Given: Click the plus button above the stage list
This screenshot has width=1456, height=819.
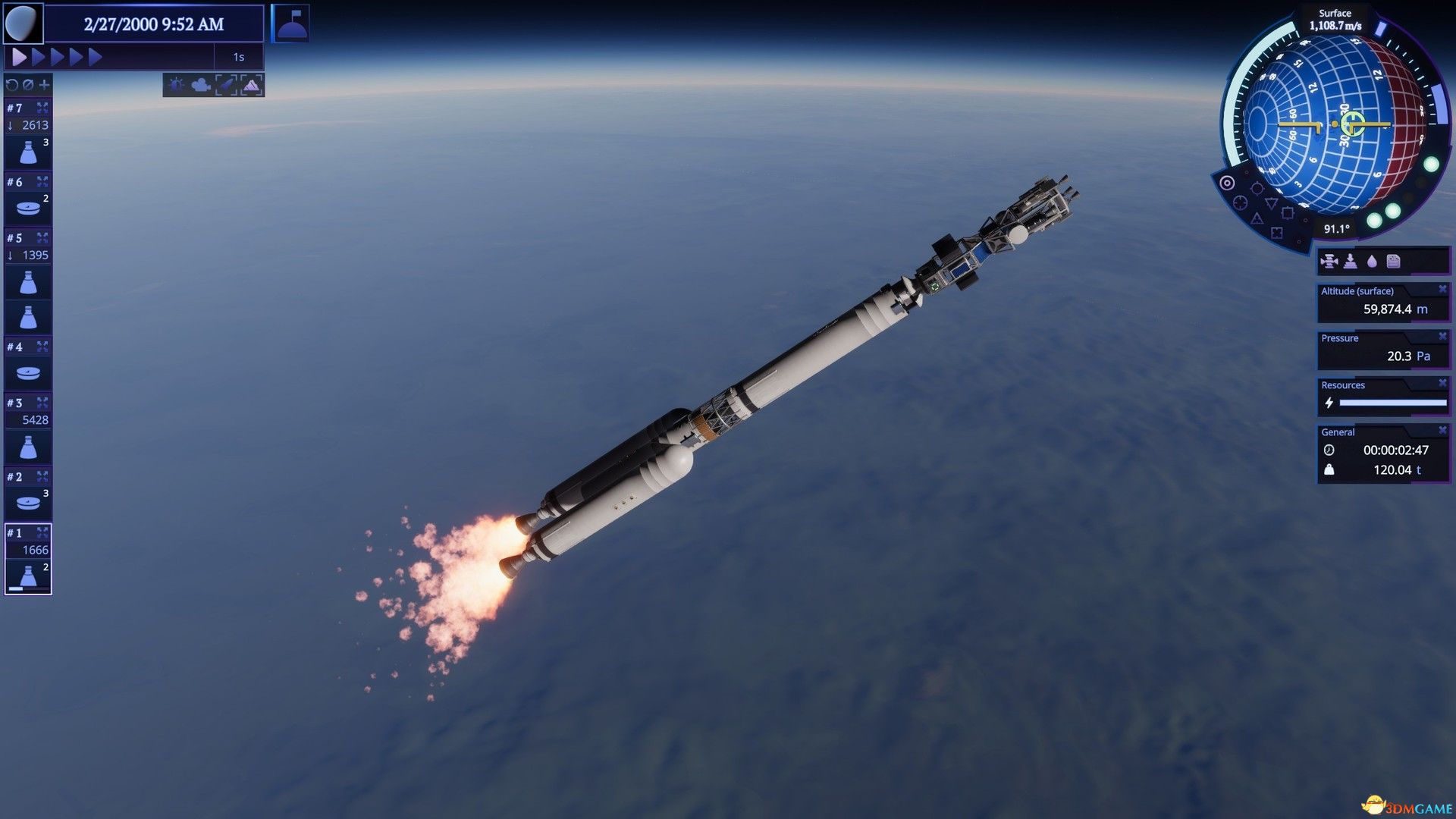Looking at the screenshot, I should click(45, 86).
